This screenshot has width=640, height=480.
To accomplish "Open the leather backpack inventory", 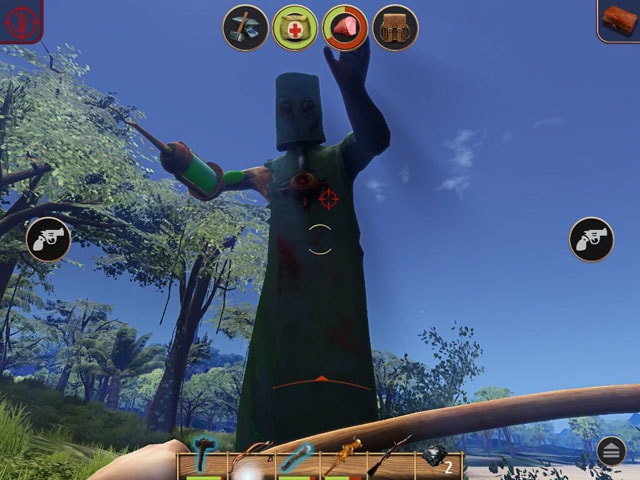I will tap(395, 27).
